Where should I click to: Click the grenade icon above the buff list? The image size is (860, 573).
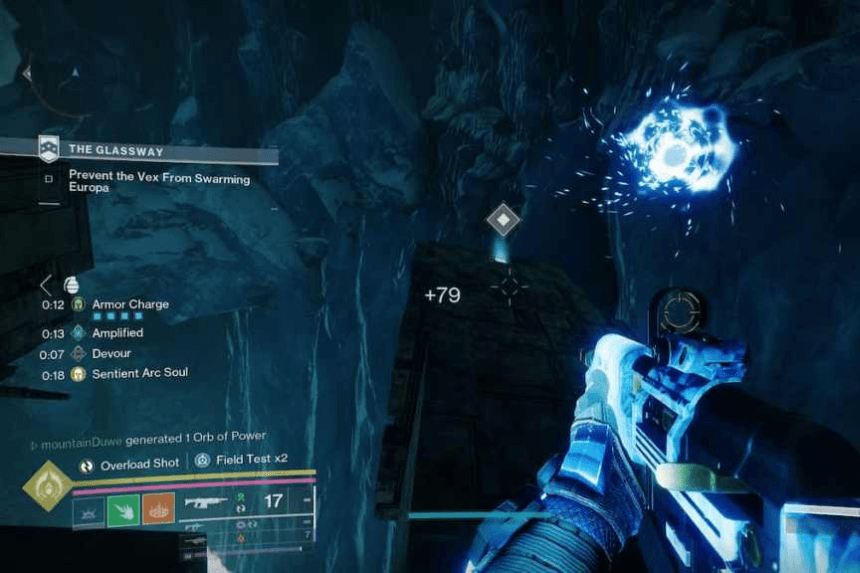(70, 284)
